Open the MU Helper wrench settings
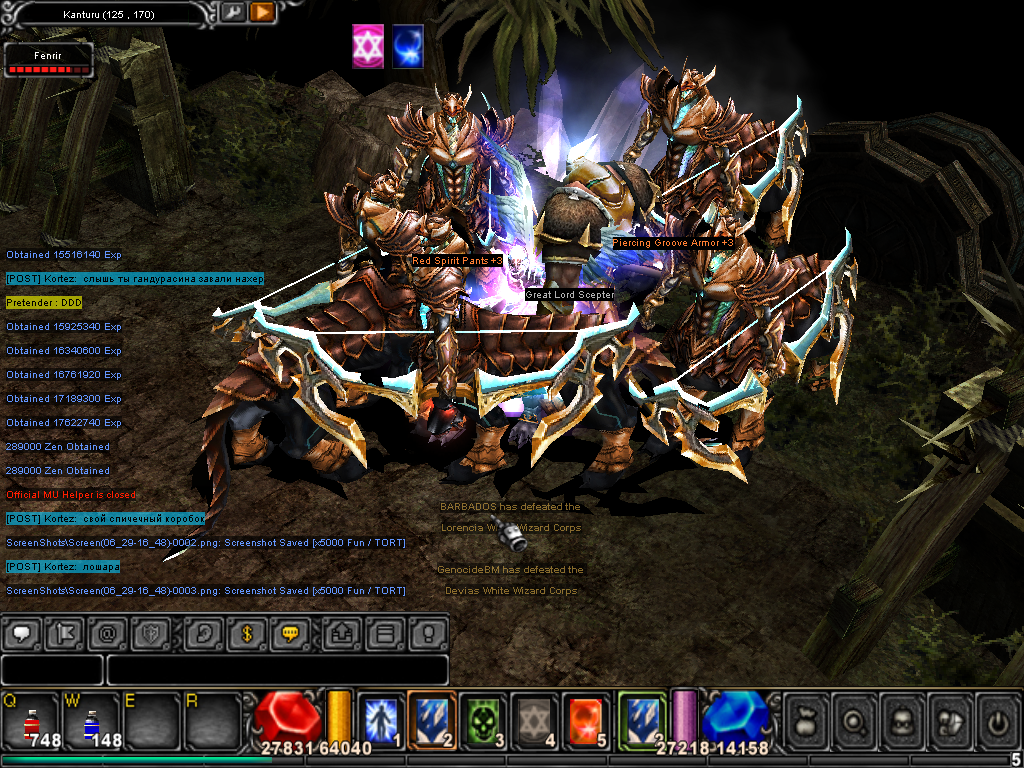The width and height of the screenshot is (1024, 768). click(232, 13)
